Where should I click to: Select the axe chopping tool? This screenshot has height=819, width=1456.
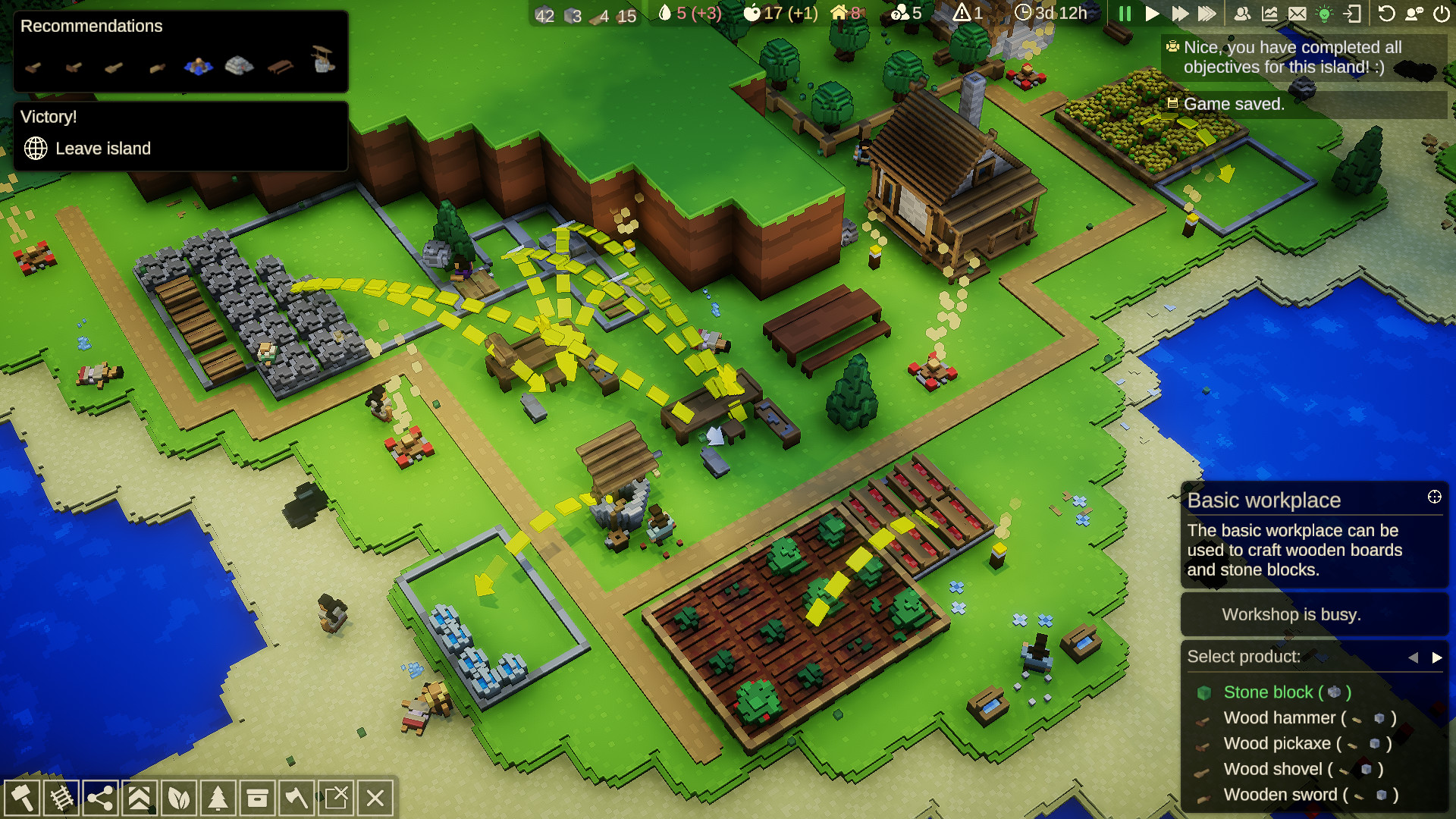pyautogui.click(x=297, y=798)
